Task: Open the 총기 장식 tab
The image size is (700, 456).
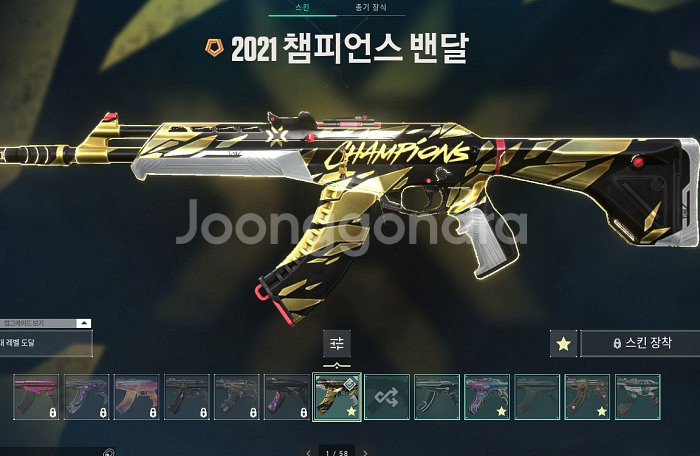Action: [x=371, y=7]
